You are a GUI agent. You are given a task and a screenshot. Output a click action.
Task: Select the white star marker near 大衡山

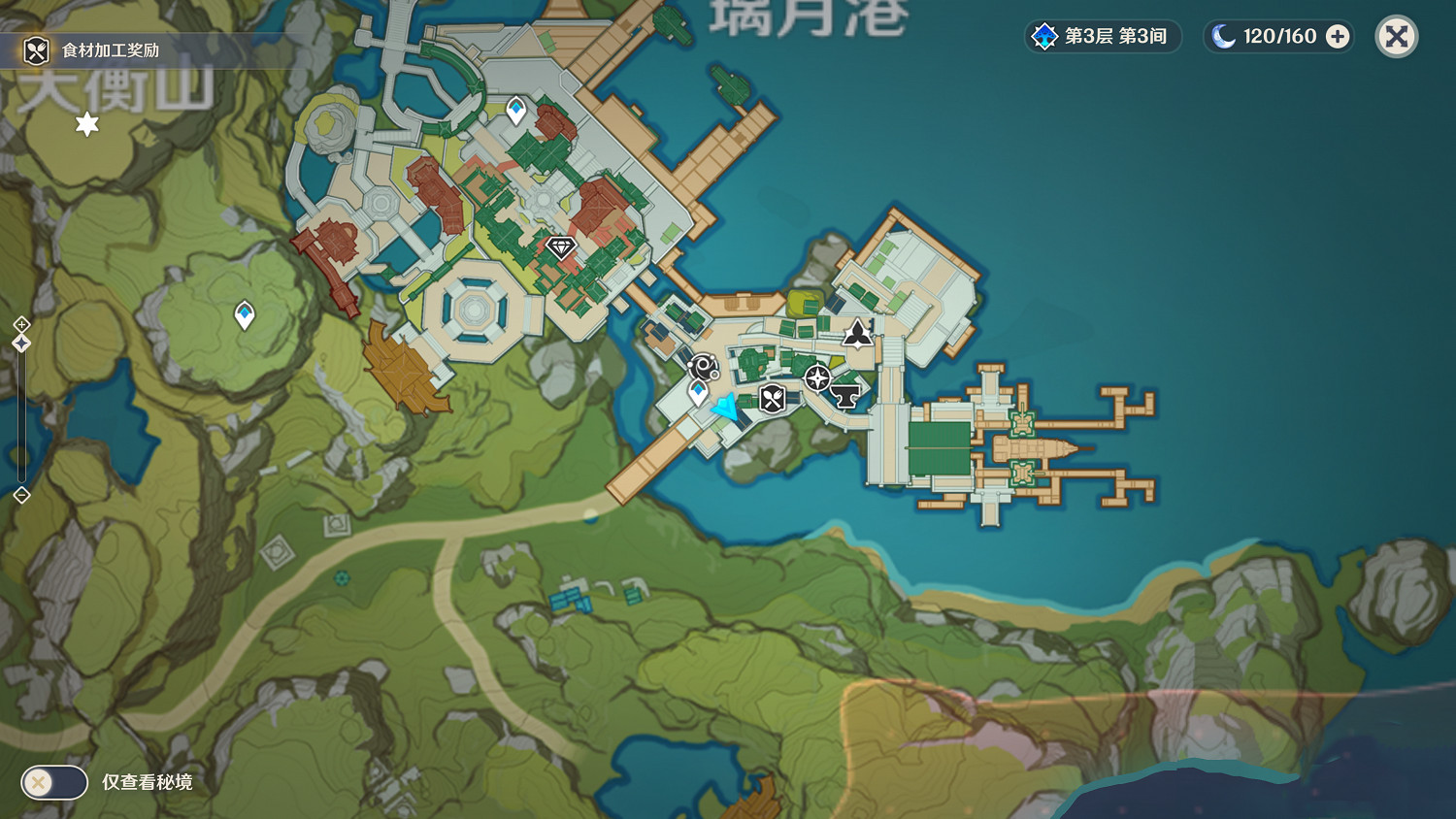click(87, 124)
